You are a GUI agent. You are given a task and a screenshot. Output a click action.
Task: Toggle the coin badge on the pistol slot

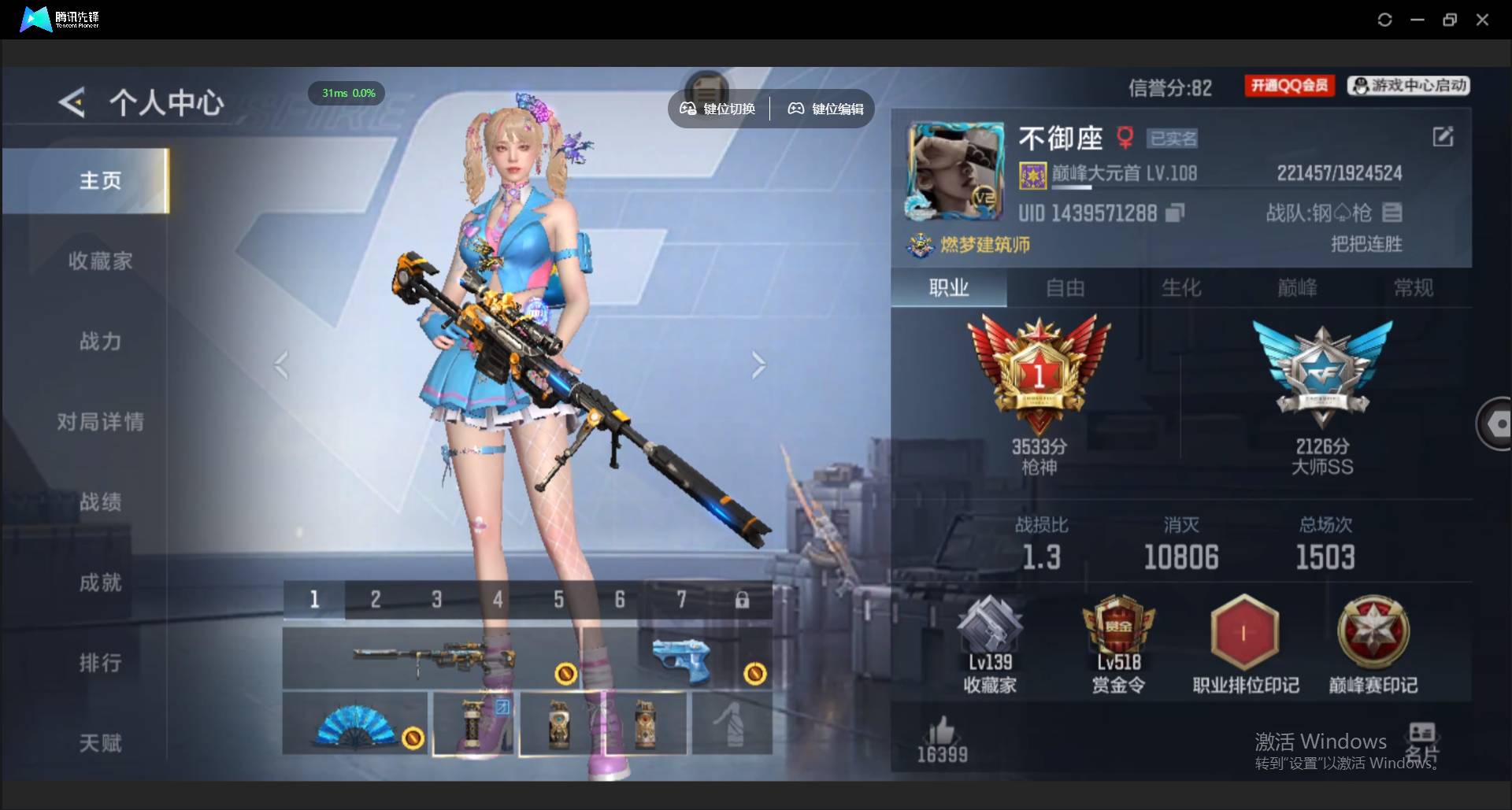point(755,672)
